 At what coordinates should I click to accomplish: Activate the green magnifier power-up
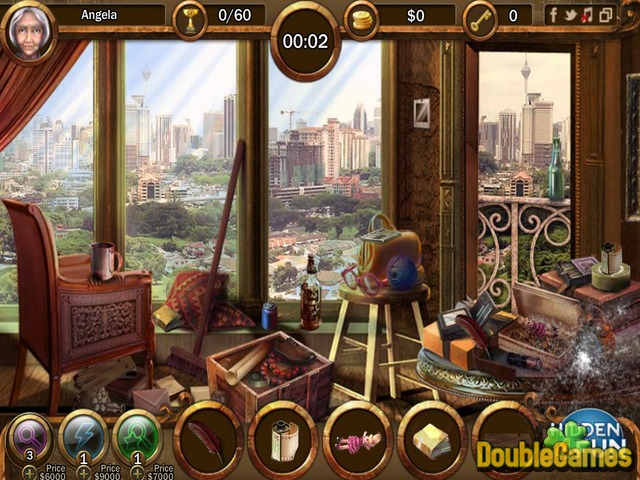tap(136, 438)
